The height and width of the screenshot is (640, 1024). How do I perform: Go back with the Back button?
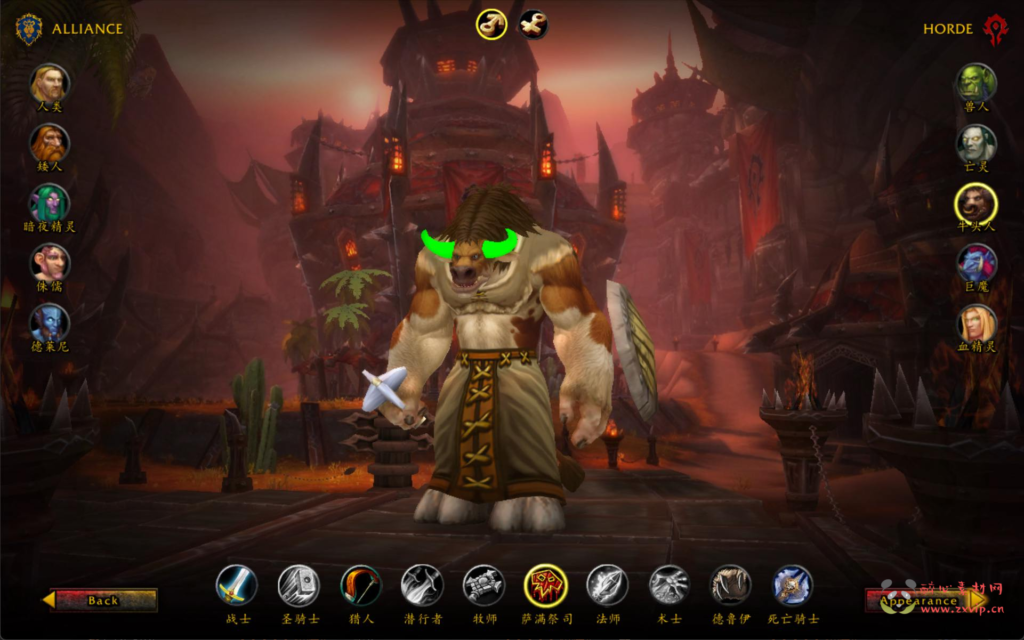click(x=101, y=600)
